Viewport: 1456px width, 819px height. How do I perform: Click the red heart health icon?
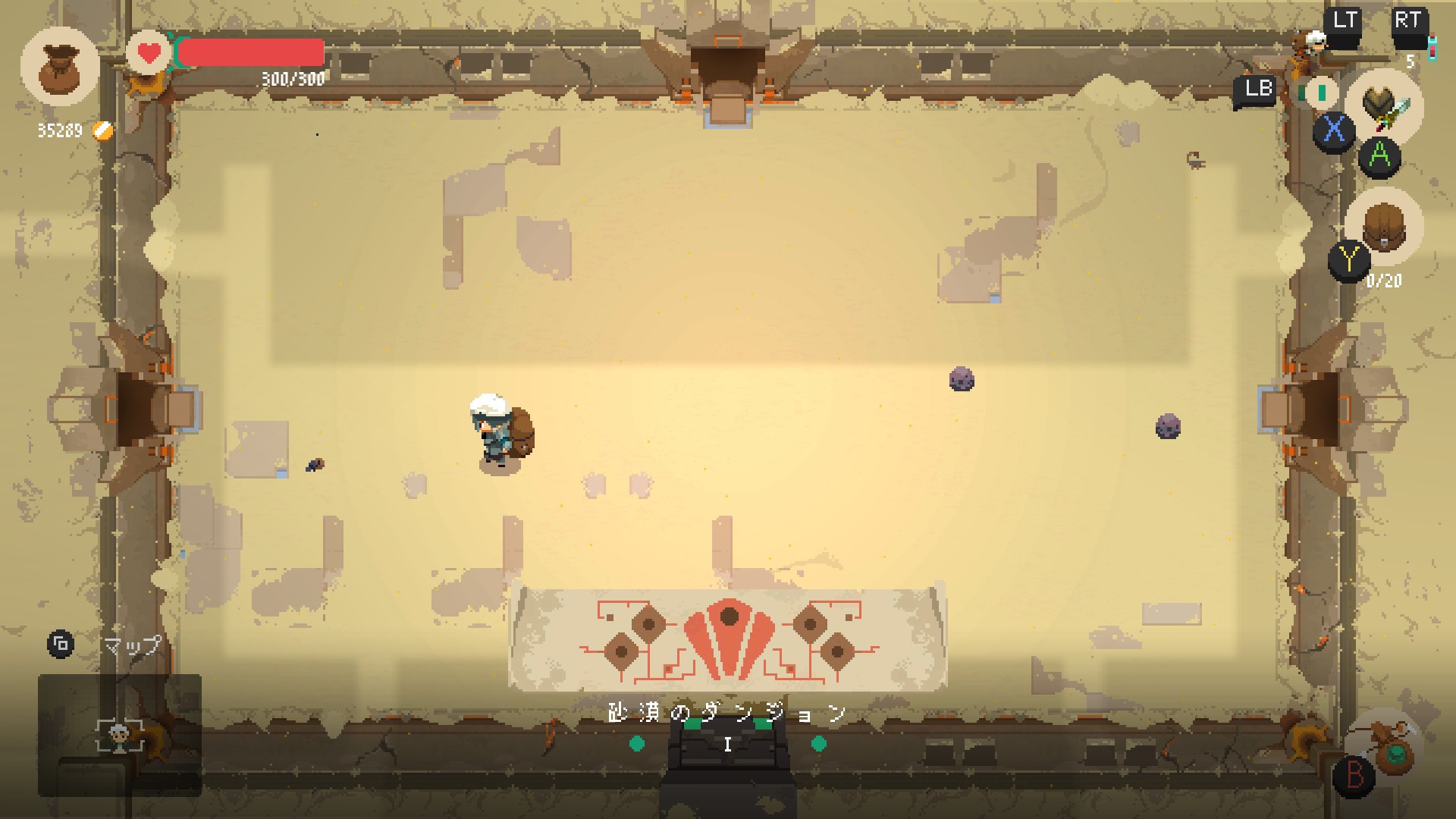tap(149, 54)
